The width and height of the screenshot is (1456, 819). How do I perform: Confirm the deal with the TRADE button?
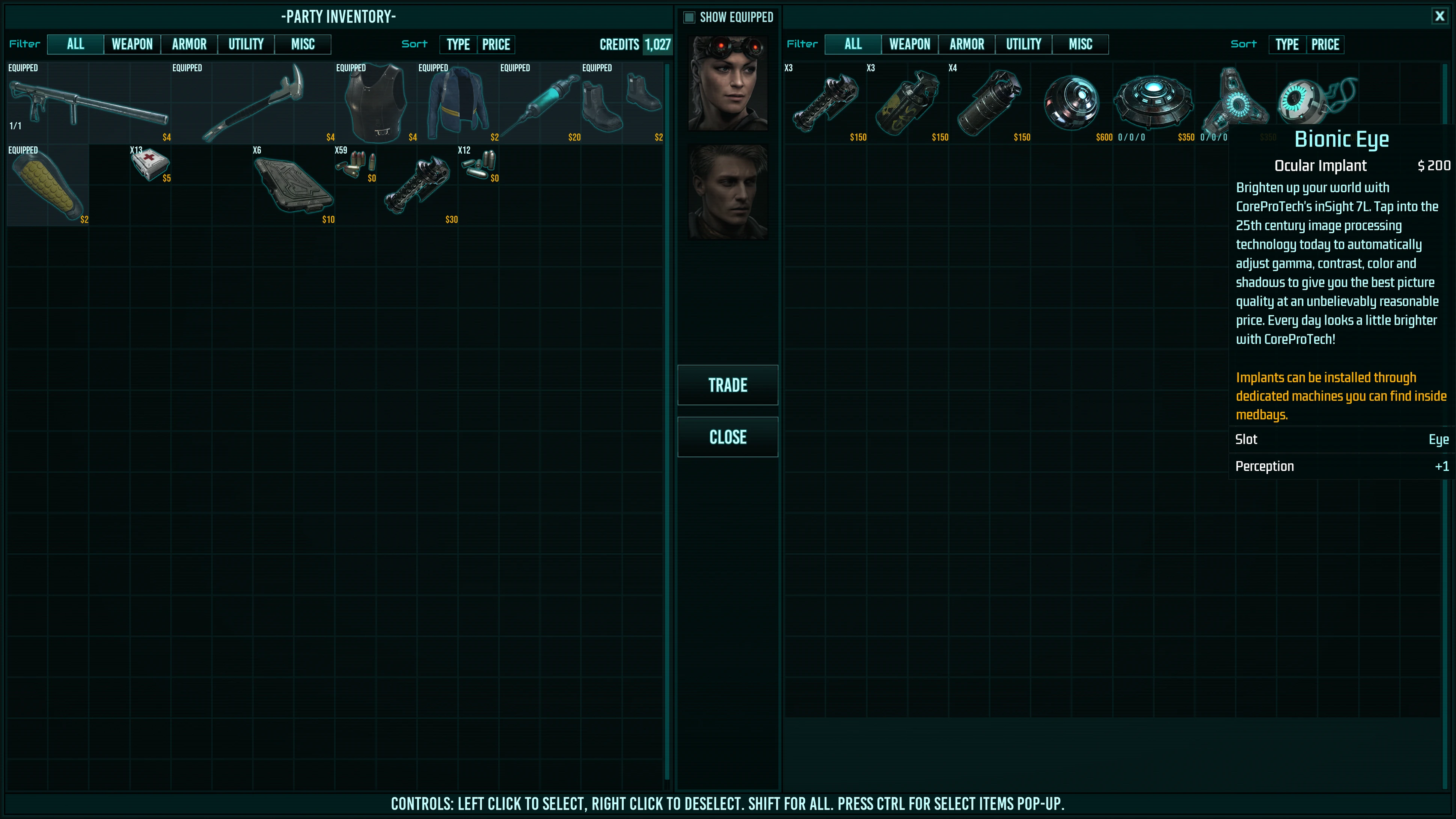(727, 385)
